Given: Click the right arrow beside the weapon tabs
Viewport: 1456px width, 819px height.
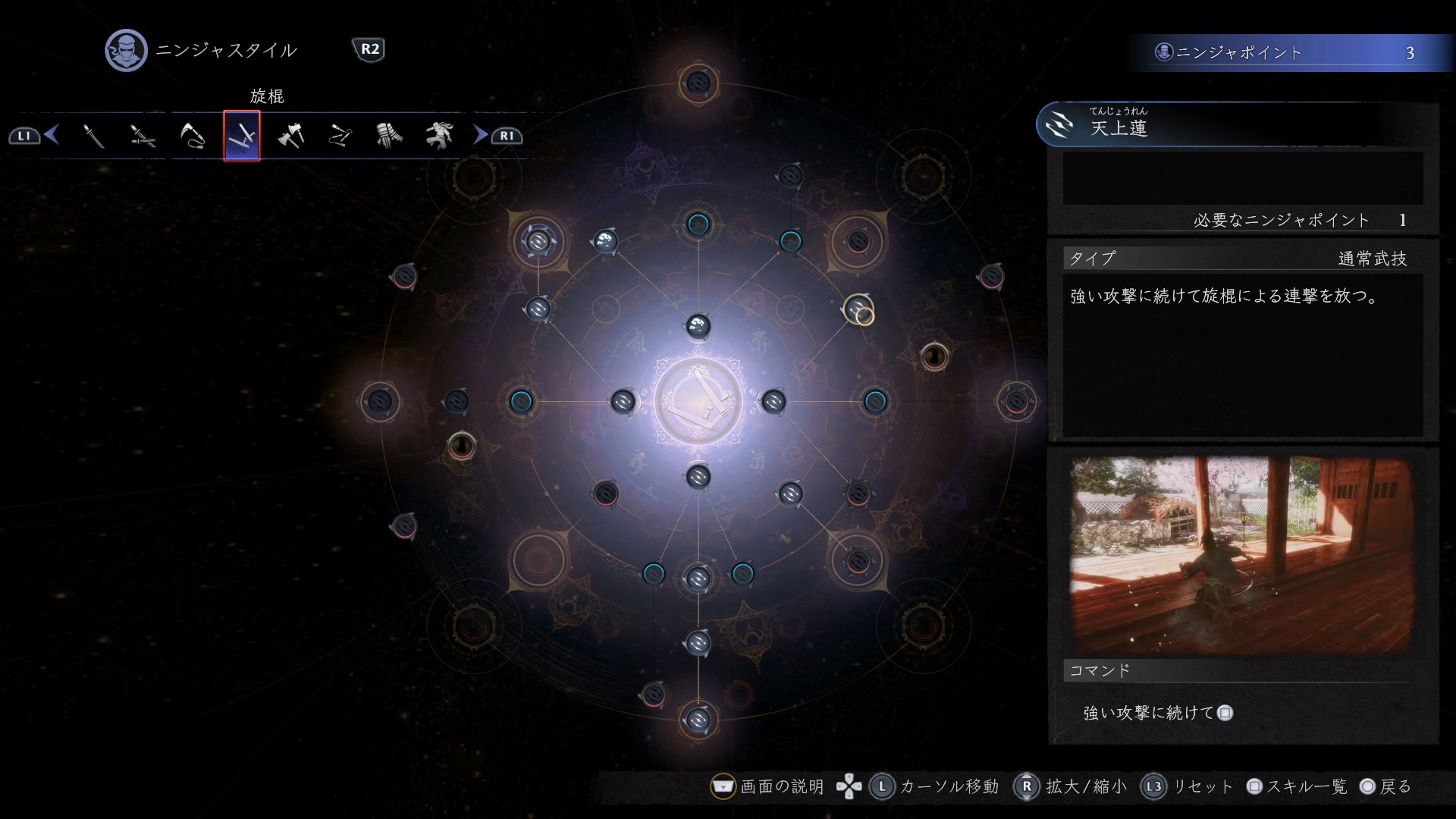Looking at the screenshot, I should click(x=480, y=135).
